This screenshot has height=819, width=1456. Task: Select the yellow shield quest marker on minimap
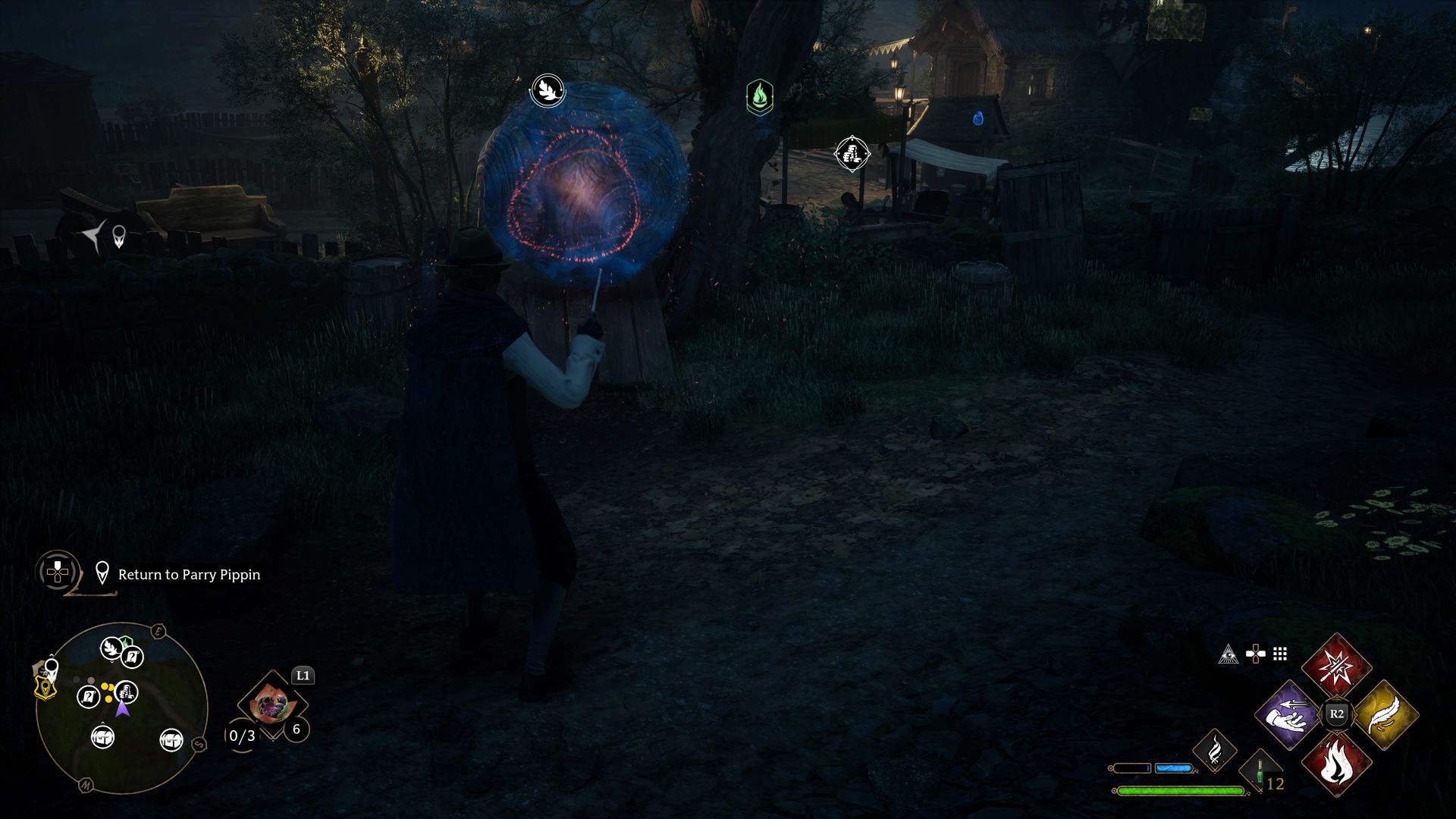45,687
